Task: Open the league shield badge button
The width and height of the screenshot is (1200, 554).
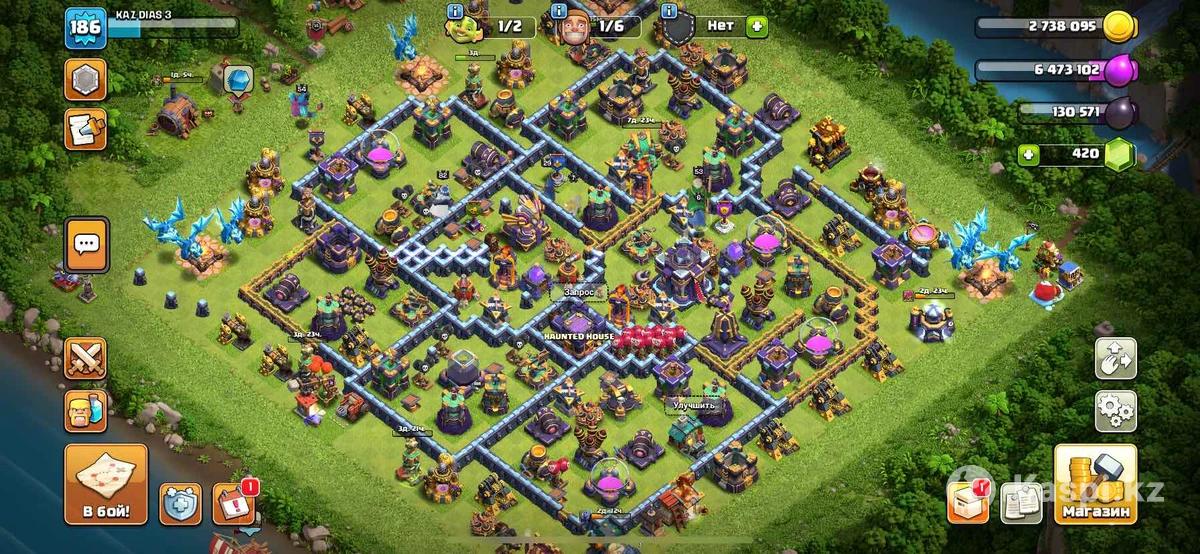Action: [85, 79]
